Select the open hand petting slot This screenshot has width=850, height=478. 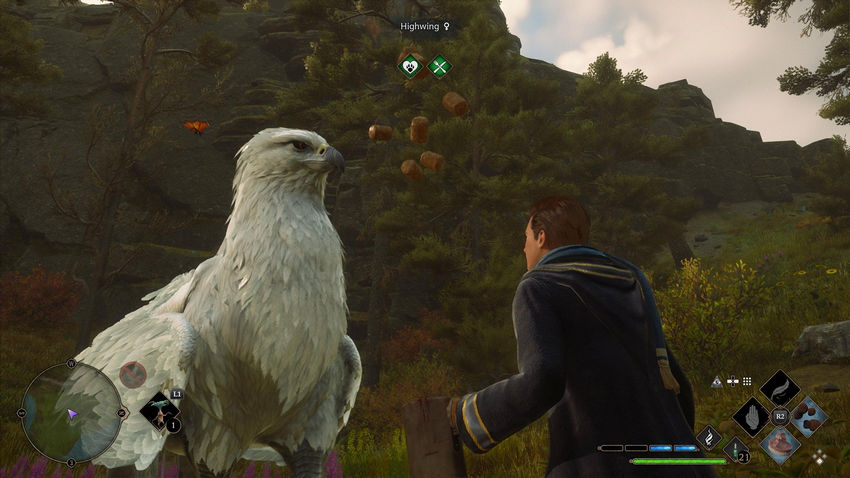click(x=750, y=416)
